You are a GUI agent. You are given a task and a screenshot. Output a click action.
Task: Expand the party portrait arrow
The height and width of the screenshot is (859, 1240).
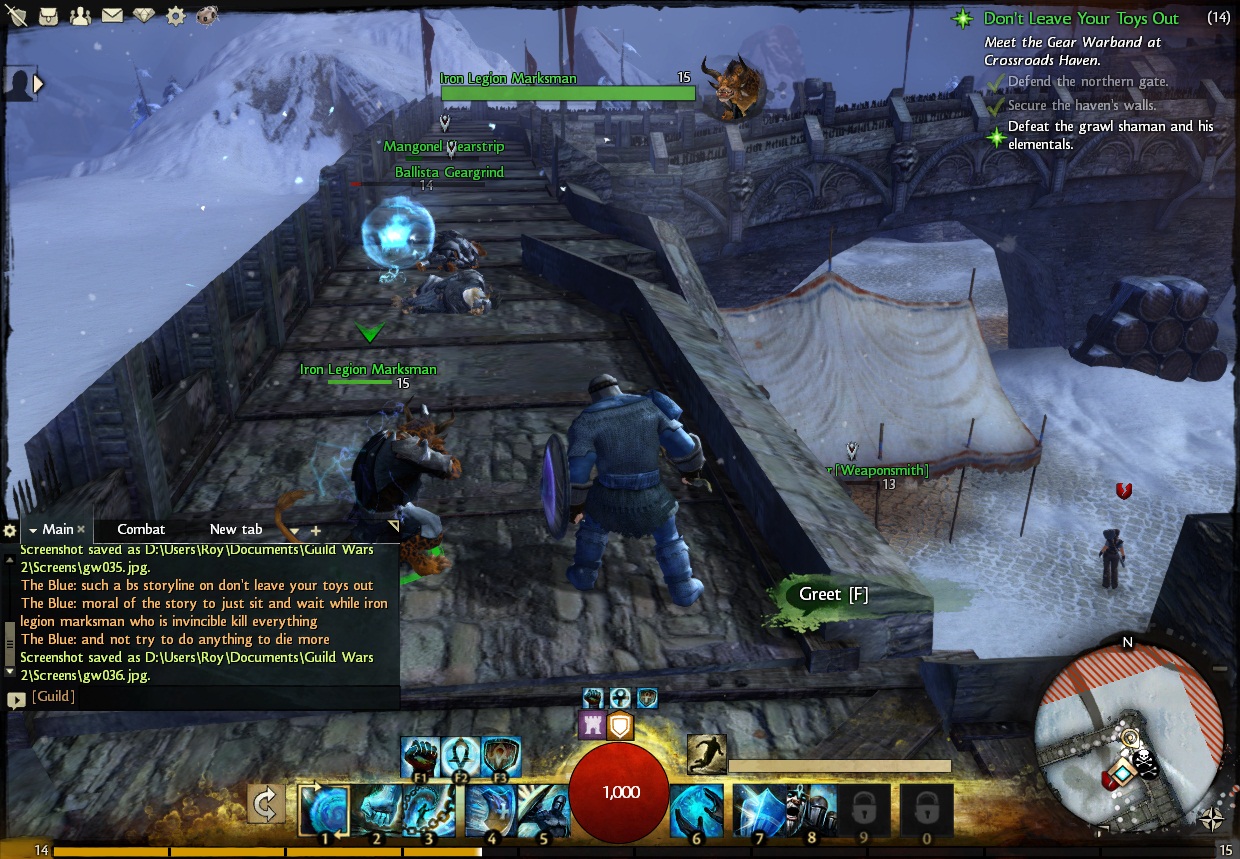[x=38, y=84]
